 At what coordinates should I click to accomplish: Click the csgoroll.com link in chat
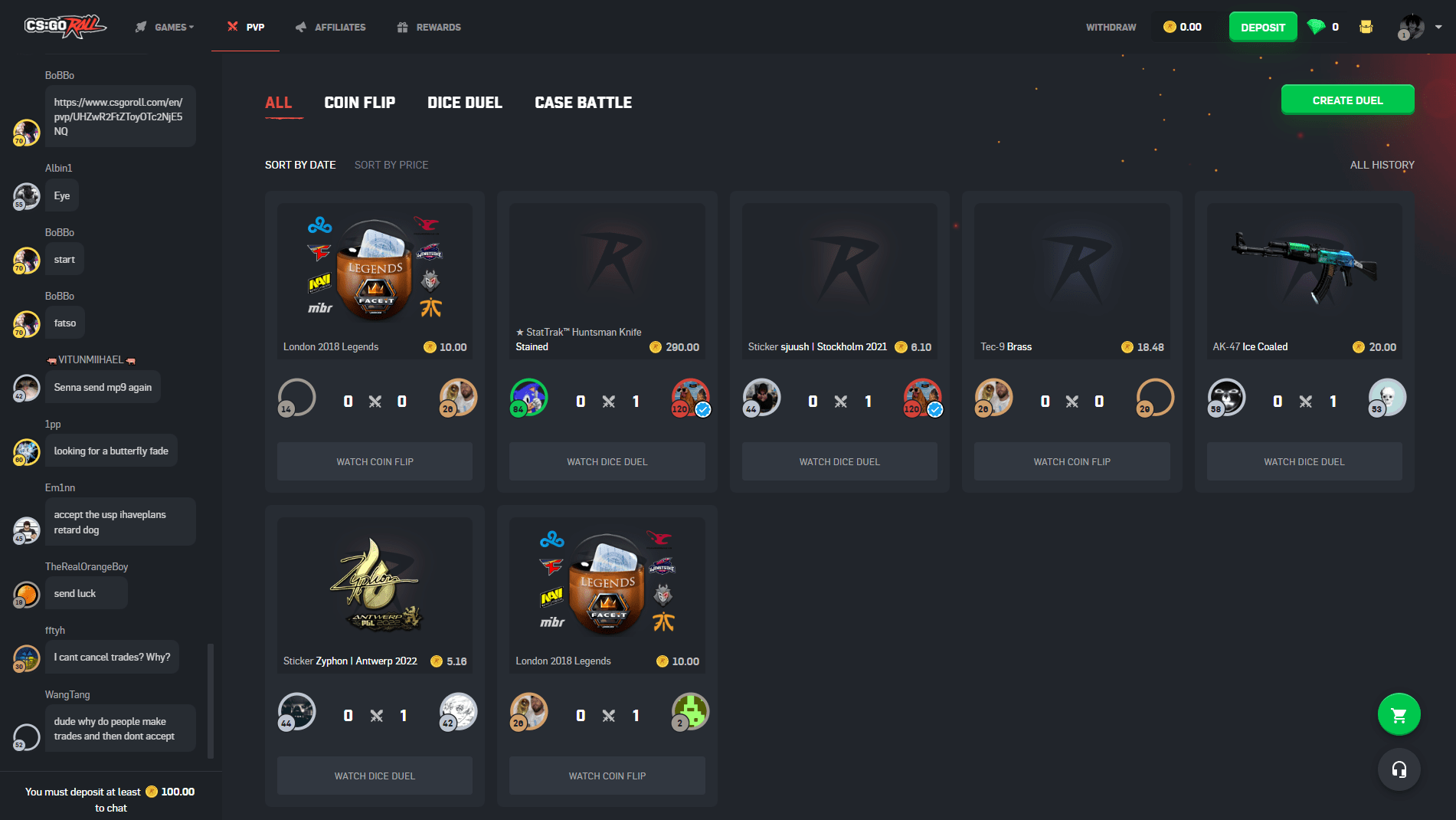pyautogui.click(x=119, y=116)
